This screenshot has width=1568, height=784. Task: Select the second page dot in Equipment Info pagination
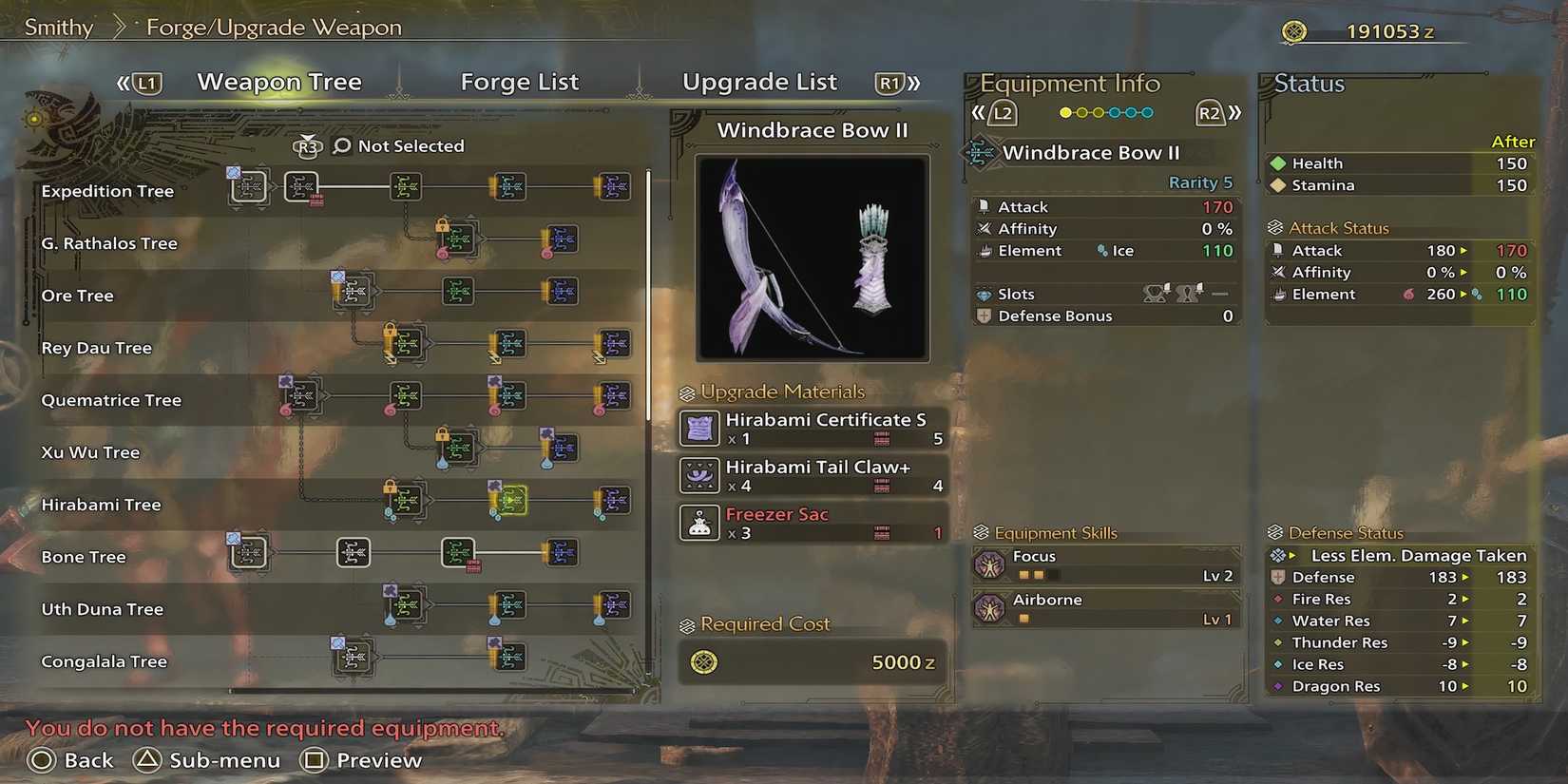point(1082,112)
